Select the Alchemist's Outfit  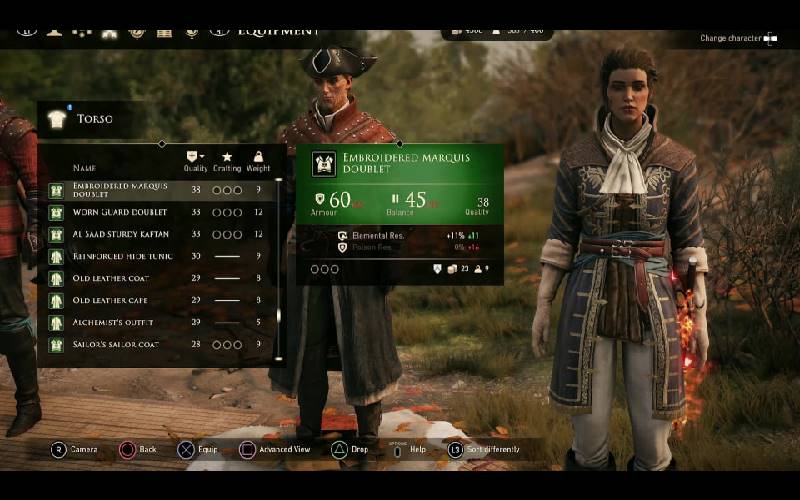coord(160,322)
